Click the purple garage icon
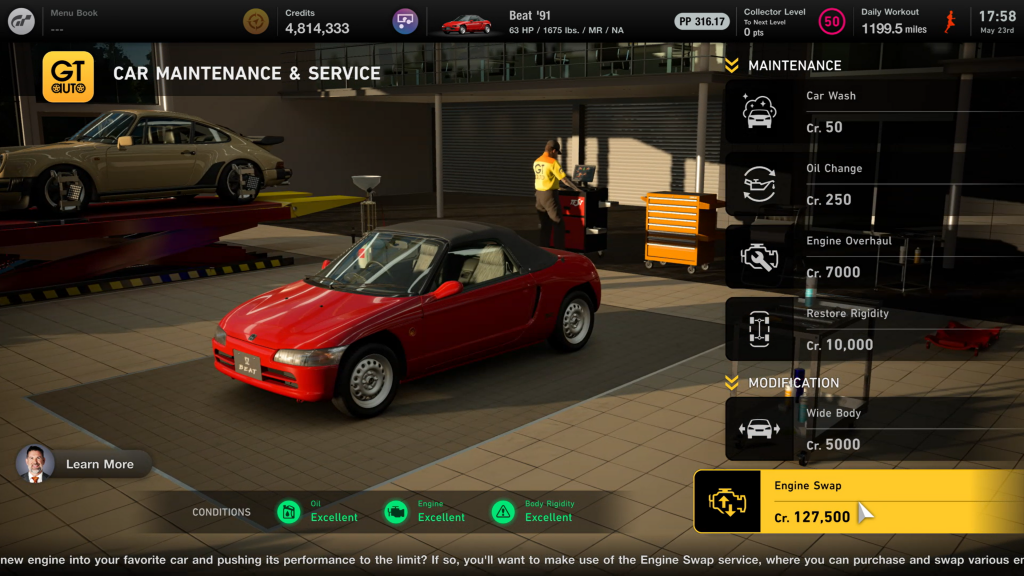 [x=405, y=21]
